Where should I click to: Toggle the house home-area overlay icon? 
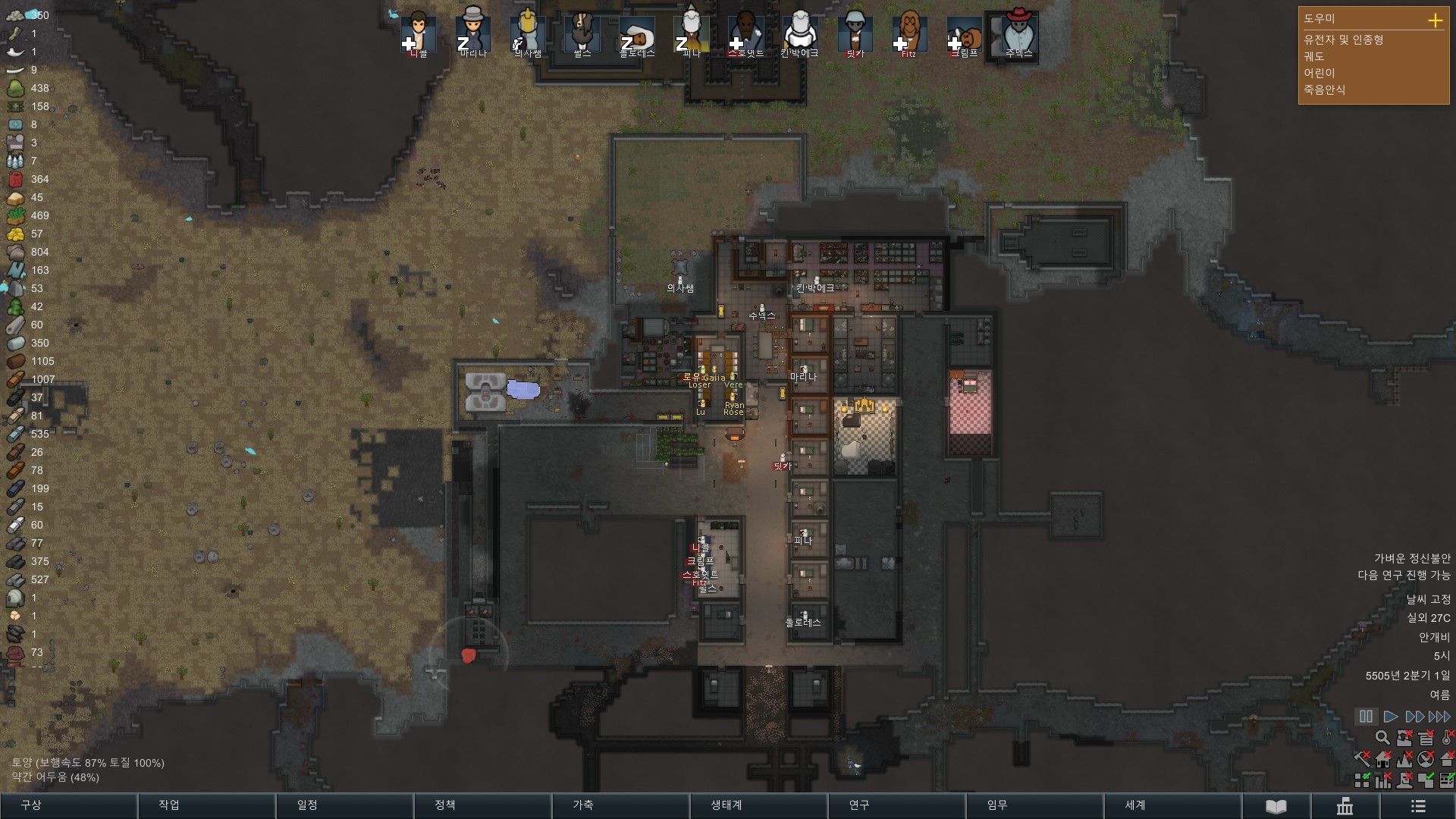coord(1383,759)
